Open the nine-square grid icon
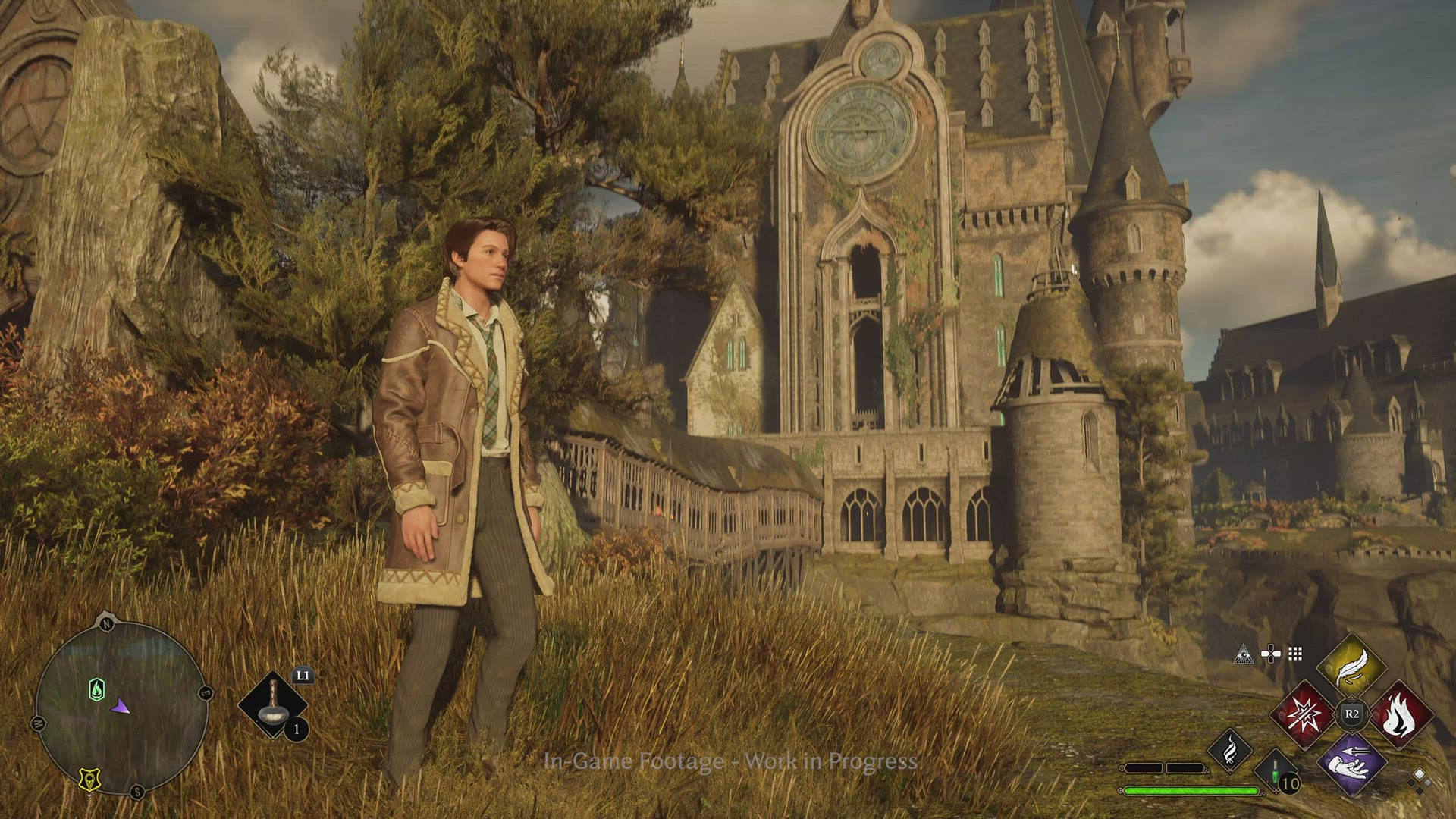 click(1295, 654)
